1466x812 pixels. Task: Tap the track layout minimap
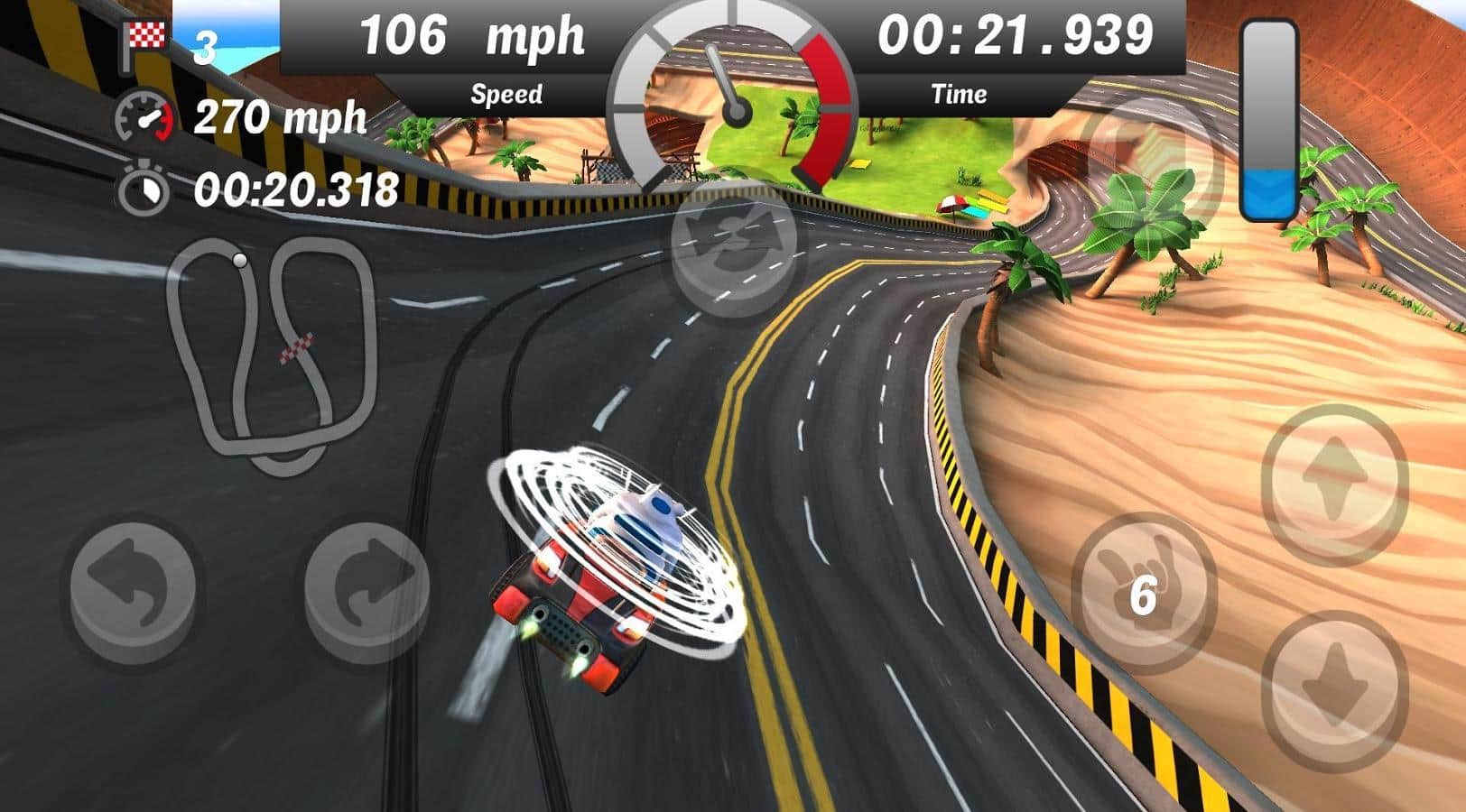[271, 354]
